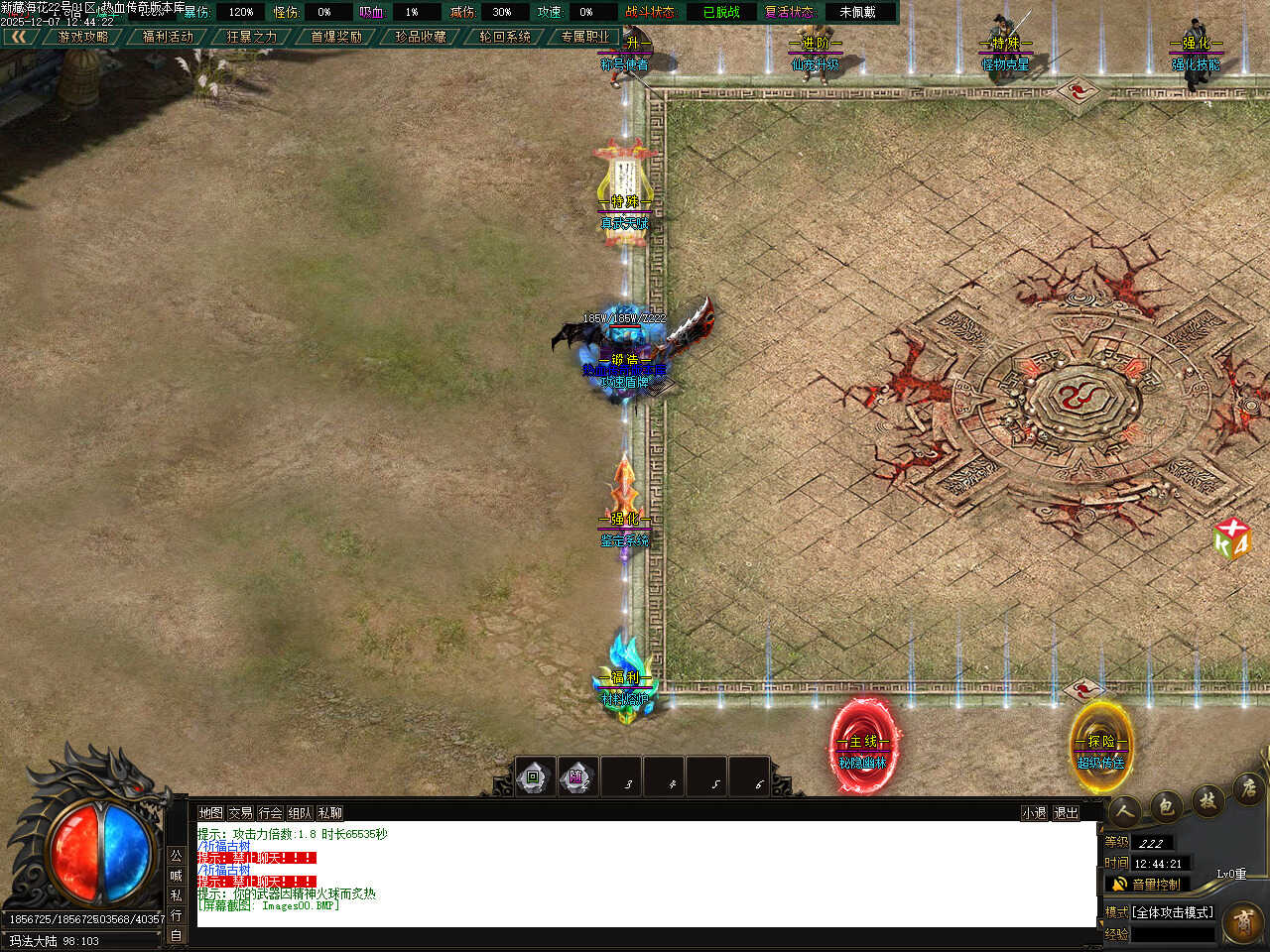Open the 轮回系统 reincarnation menu
The image size is (1270, 952).
click(x=505, y=37)
